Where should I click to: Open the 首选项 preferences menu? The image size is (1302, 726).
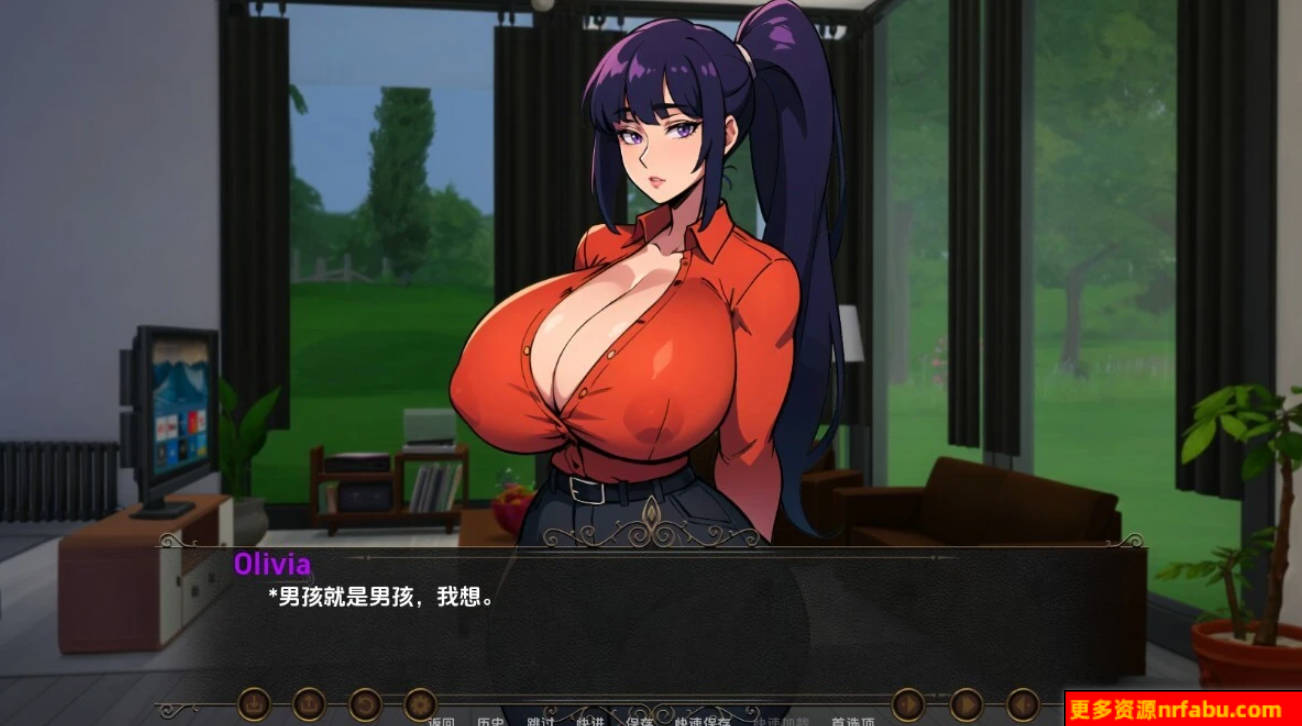click(853, 720)
